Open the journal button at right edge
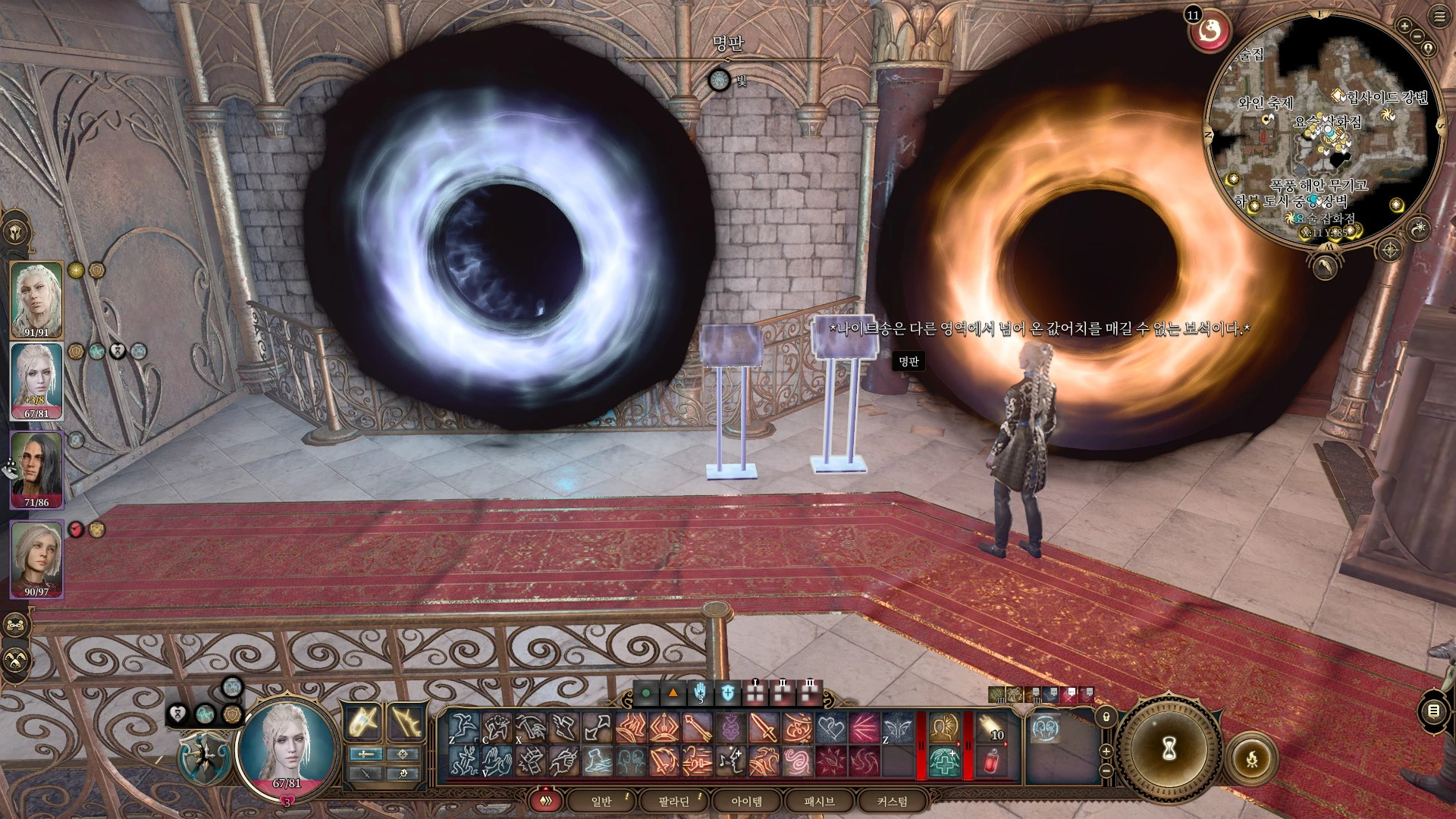The height and width of the screenshot is (819, 1456). click(1433, 711)
